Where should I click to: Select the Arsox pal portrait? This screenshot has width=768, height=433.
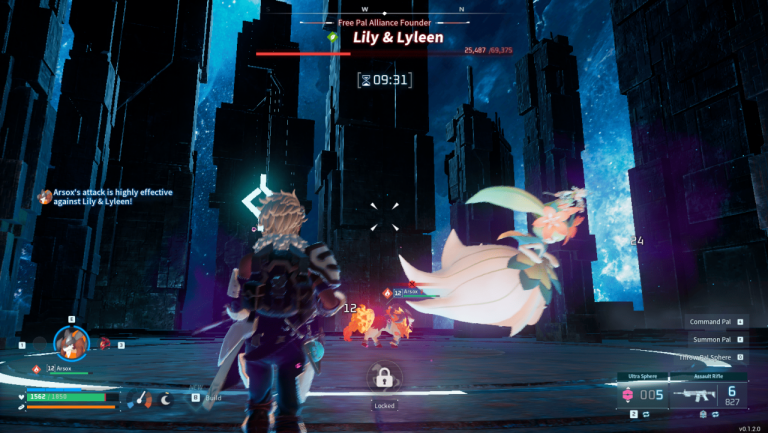tap(71, 343)
